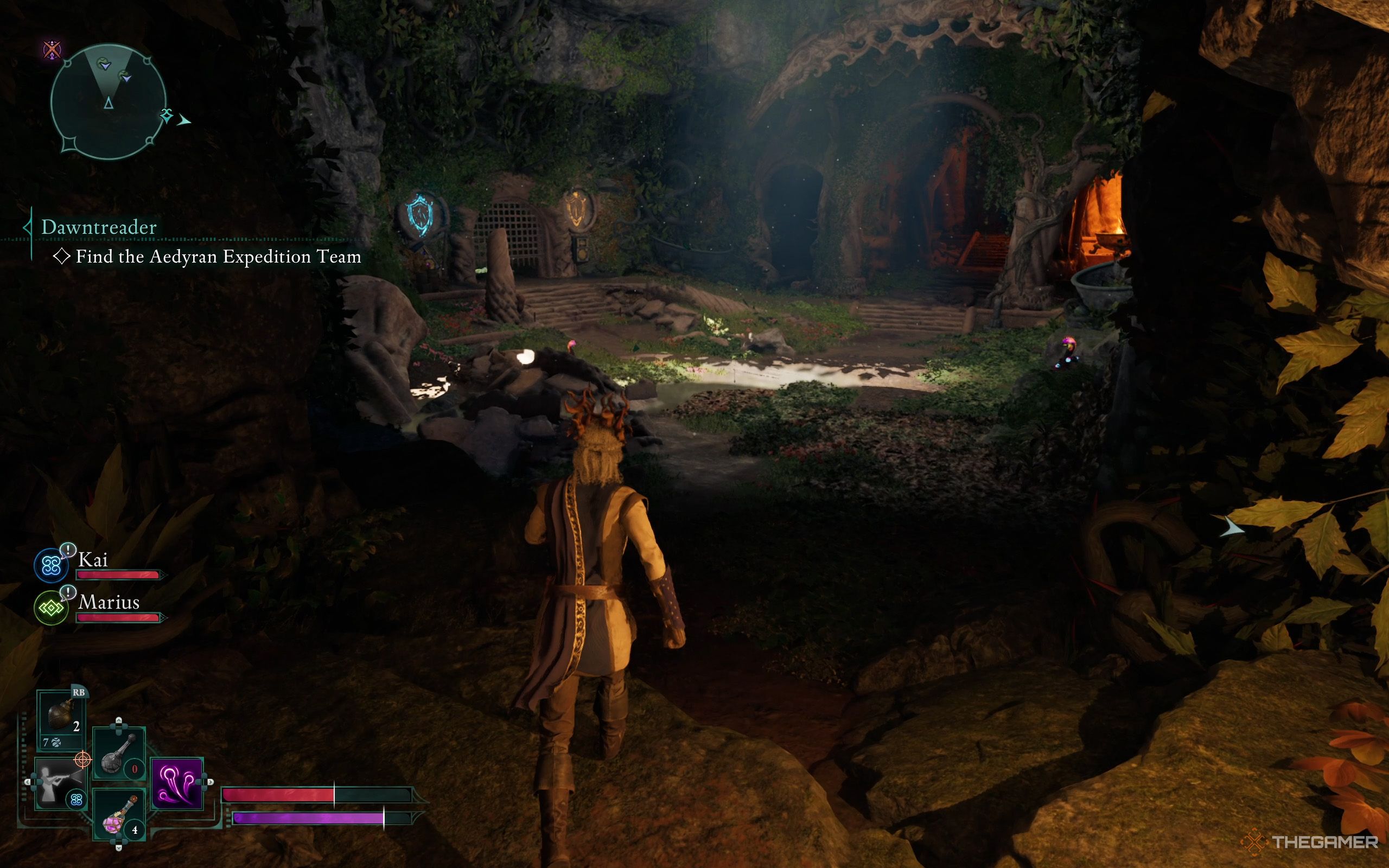The image size is (1389, 868).
Task: Select Marius's companion portrait icon
Action: click(x=51, y=608)
